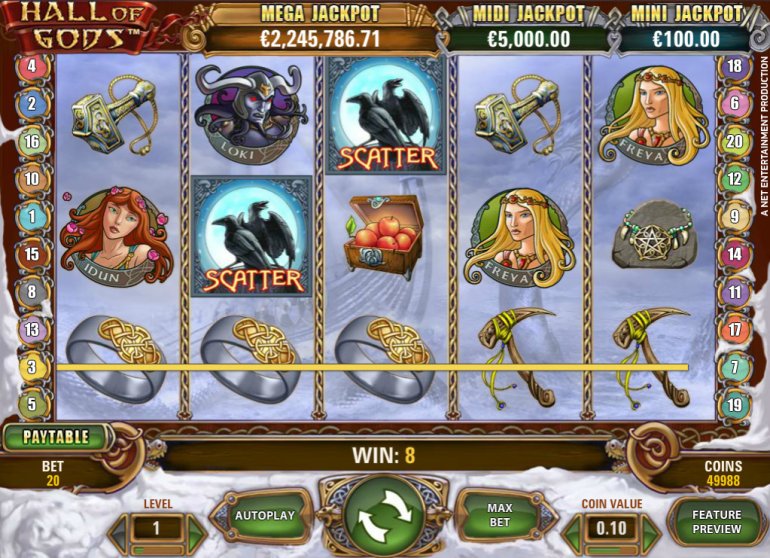Show payline number 13 marker
The height and width of the screenshot is (558, 770).
pyautogui.click(x=32, y=329)
